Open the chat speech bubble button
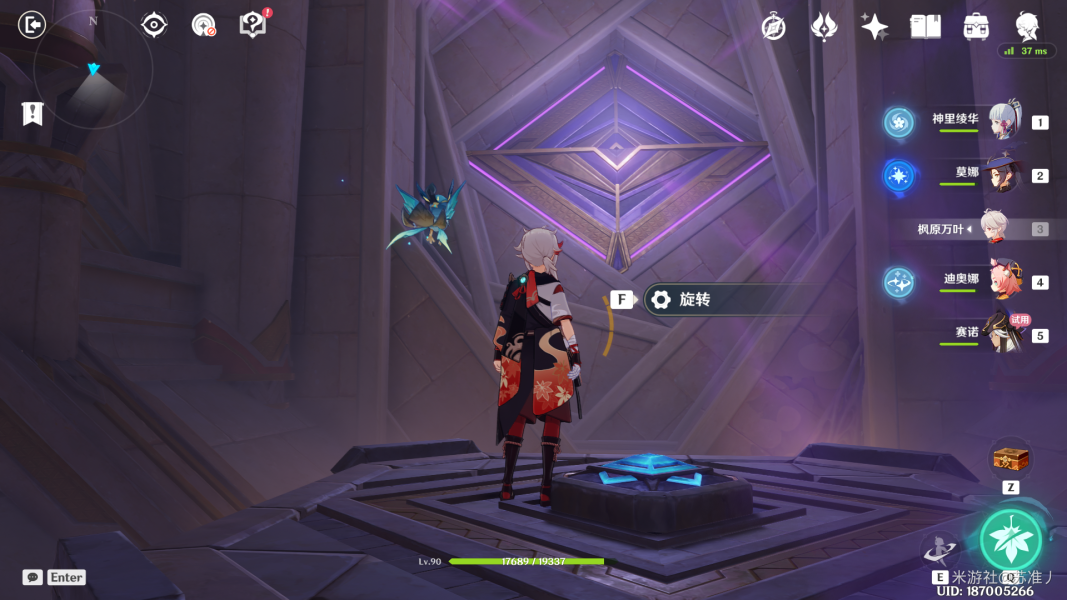1067x600 pixels. coord(33,577)
